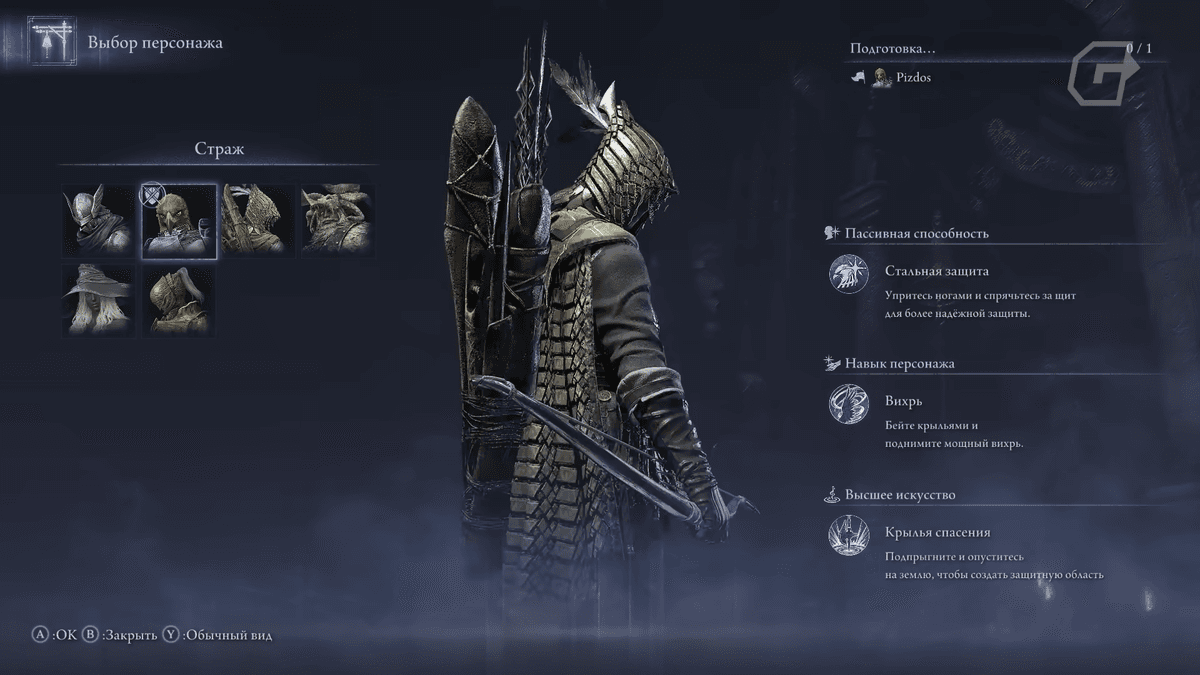Select the winged-helmet knight portrait
This screenshot has width=1200, height=675.
(x=99, y=221)
